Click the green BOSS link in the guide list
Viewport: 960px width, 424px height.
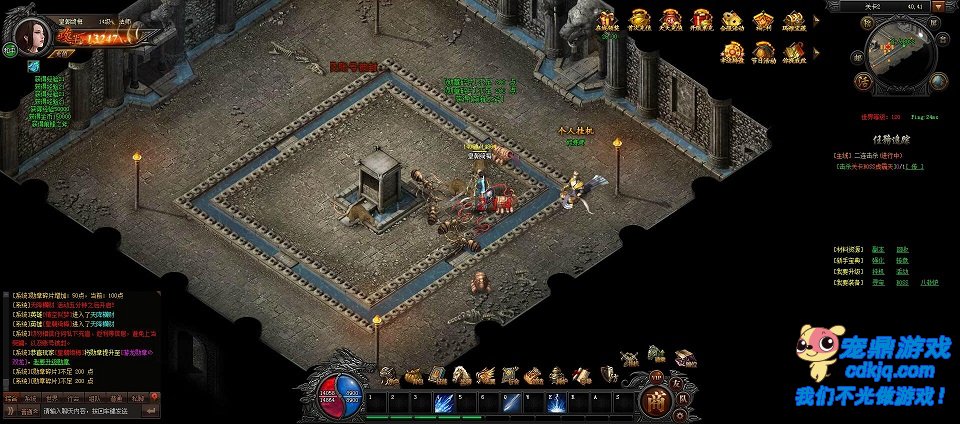(901, 282)
